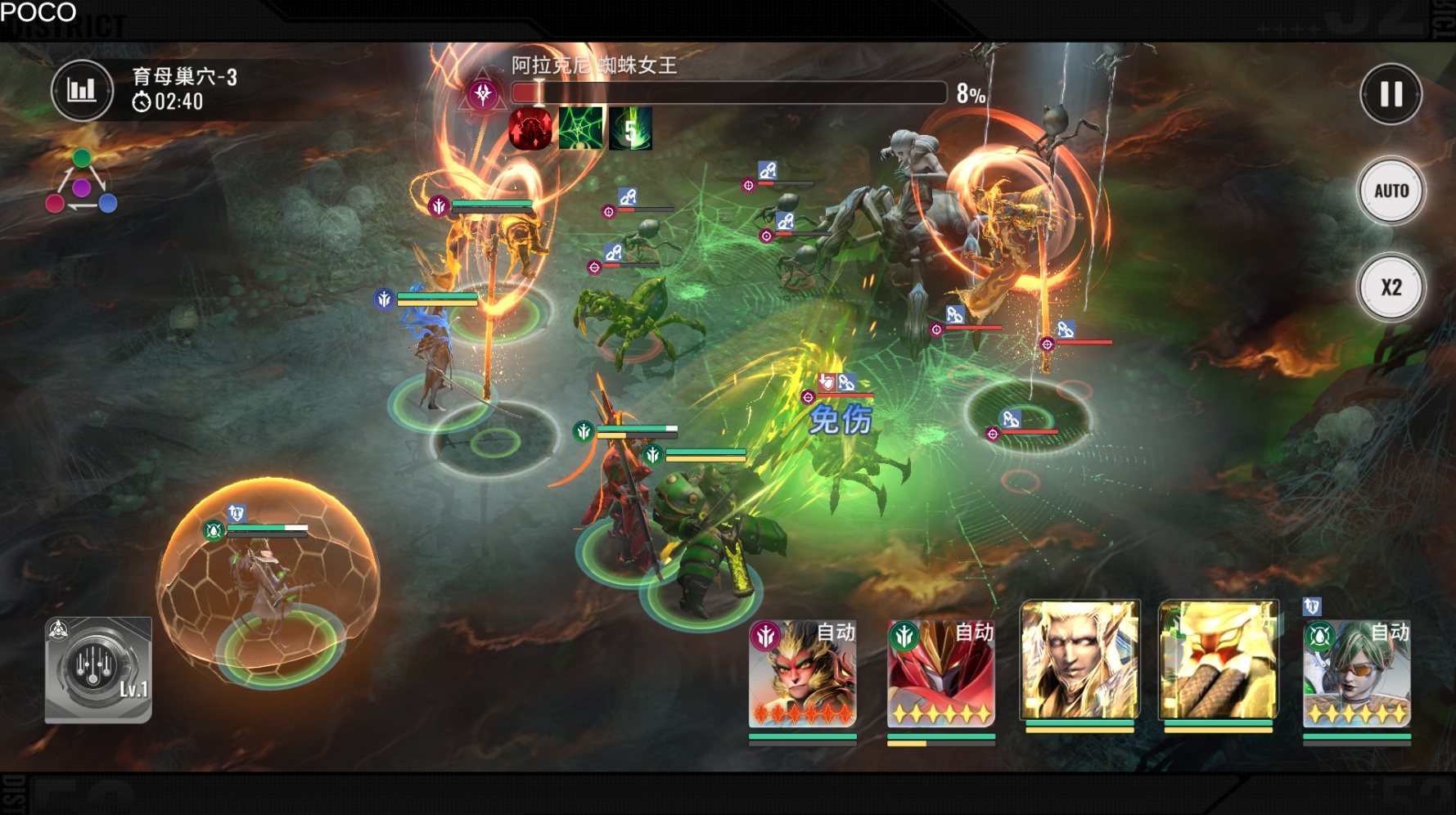Activate the Lv.1 commander skill
The image size is (1456, 815).
click(x=98, y=670)
